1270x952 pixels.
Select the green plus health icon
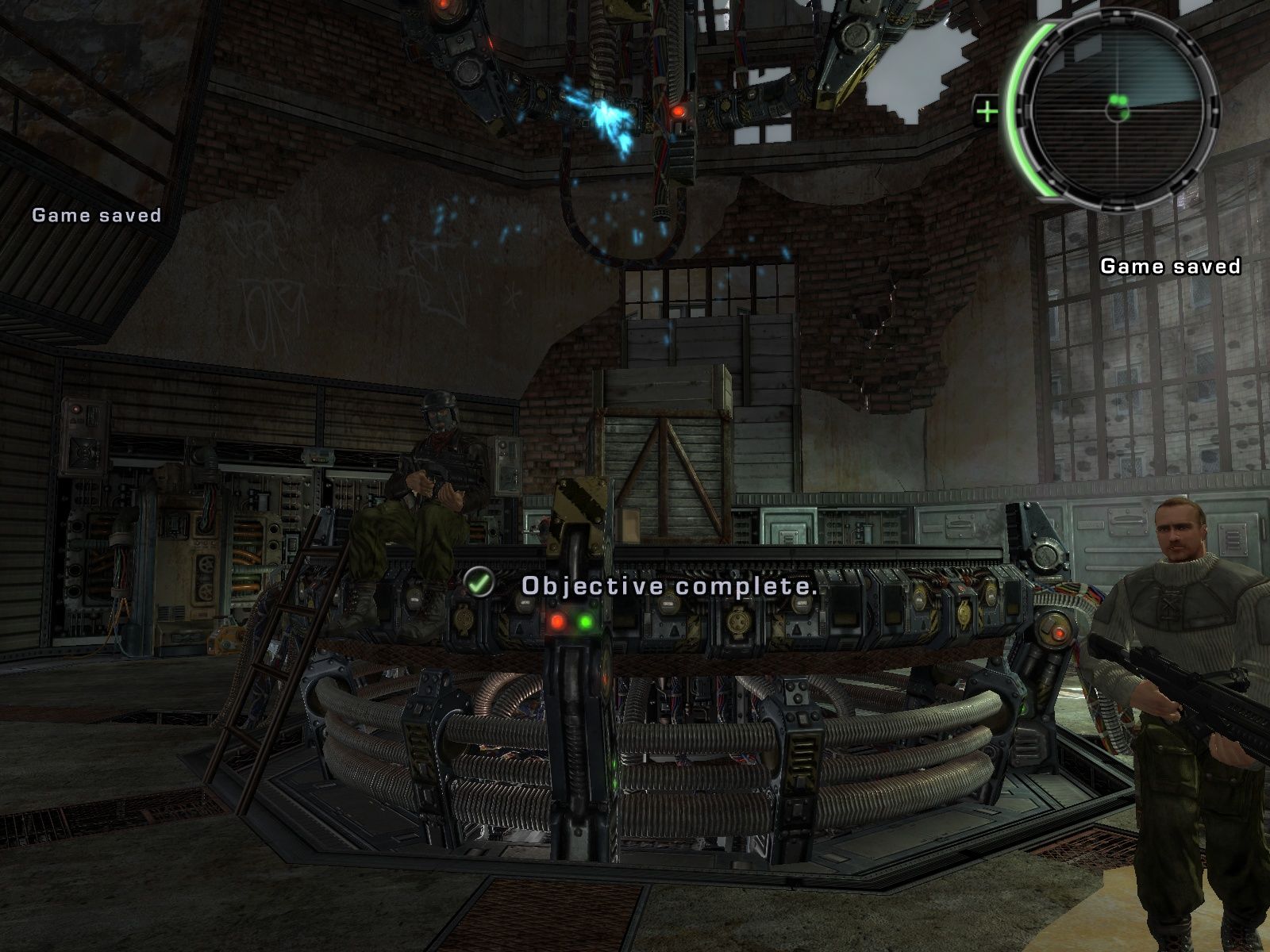tap(987, 112)
